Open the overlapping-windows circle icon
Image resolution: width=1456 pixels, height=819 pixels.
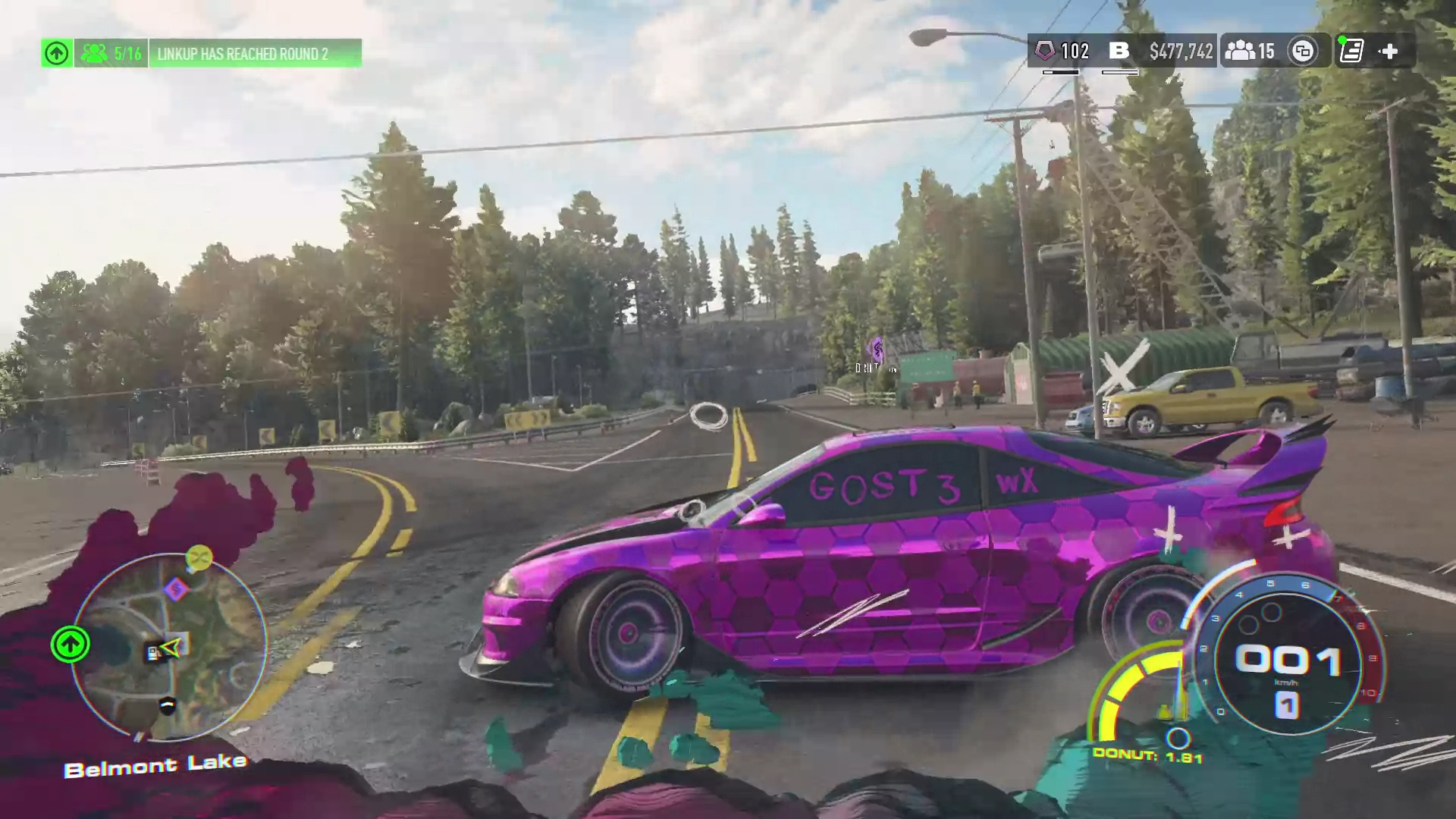pos(1303,52)
